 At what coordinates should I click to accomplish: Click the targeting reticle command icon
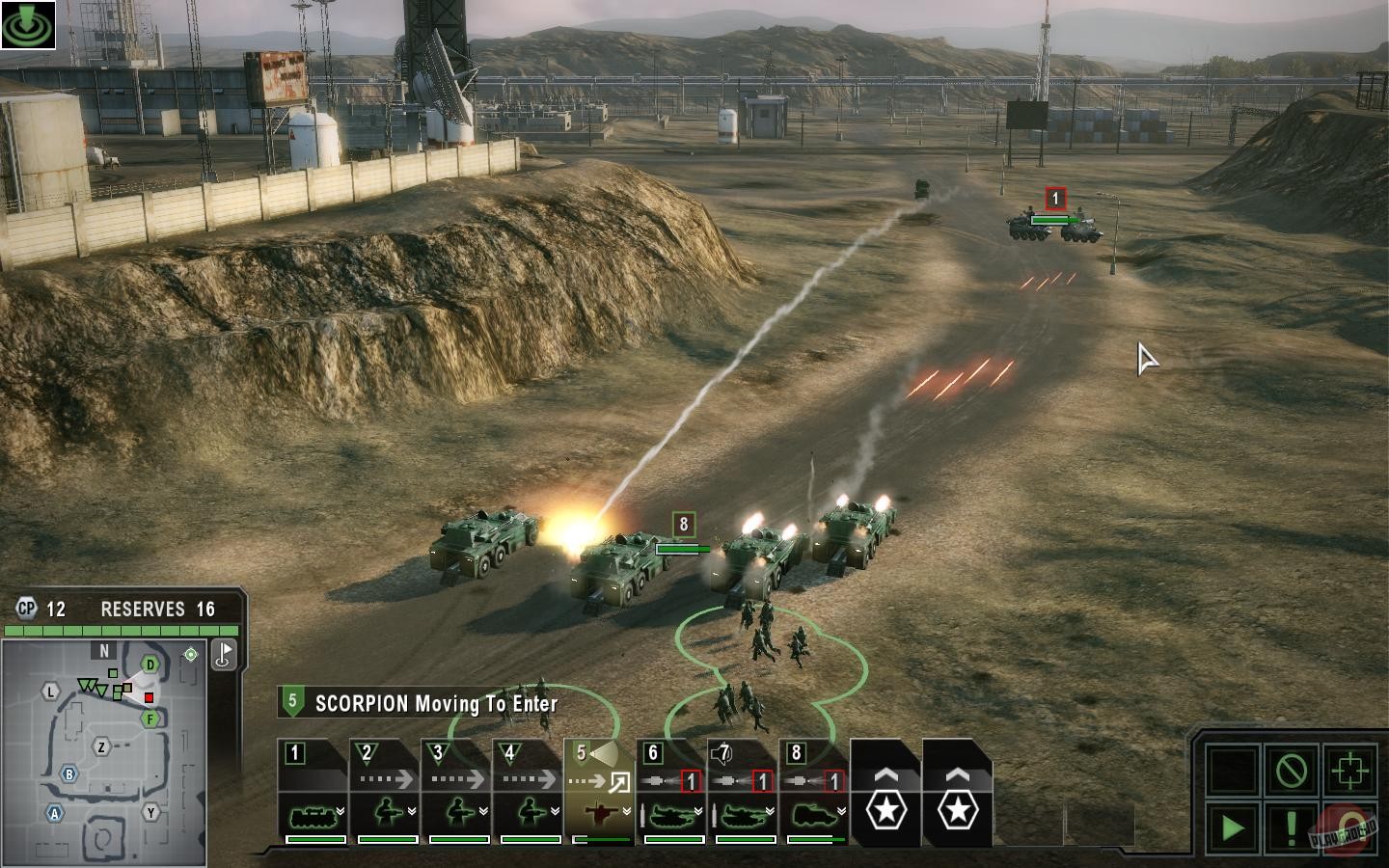click(1349, 769)
